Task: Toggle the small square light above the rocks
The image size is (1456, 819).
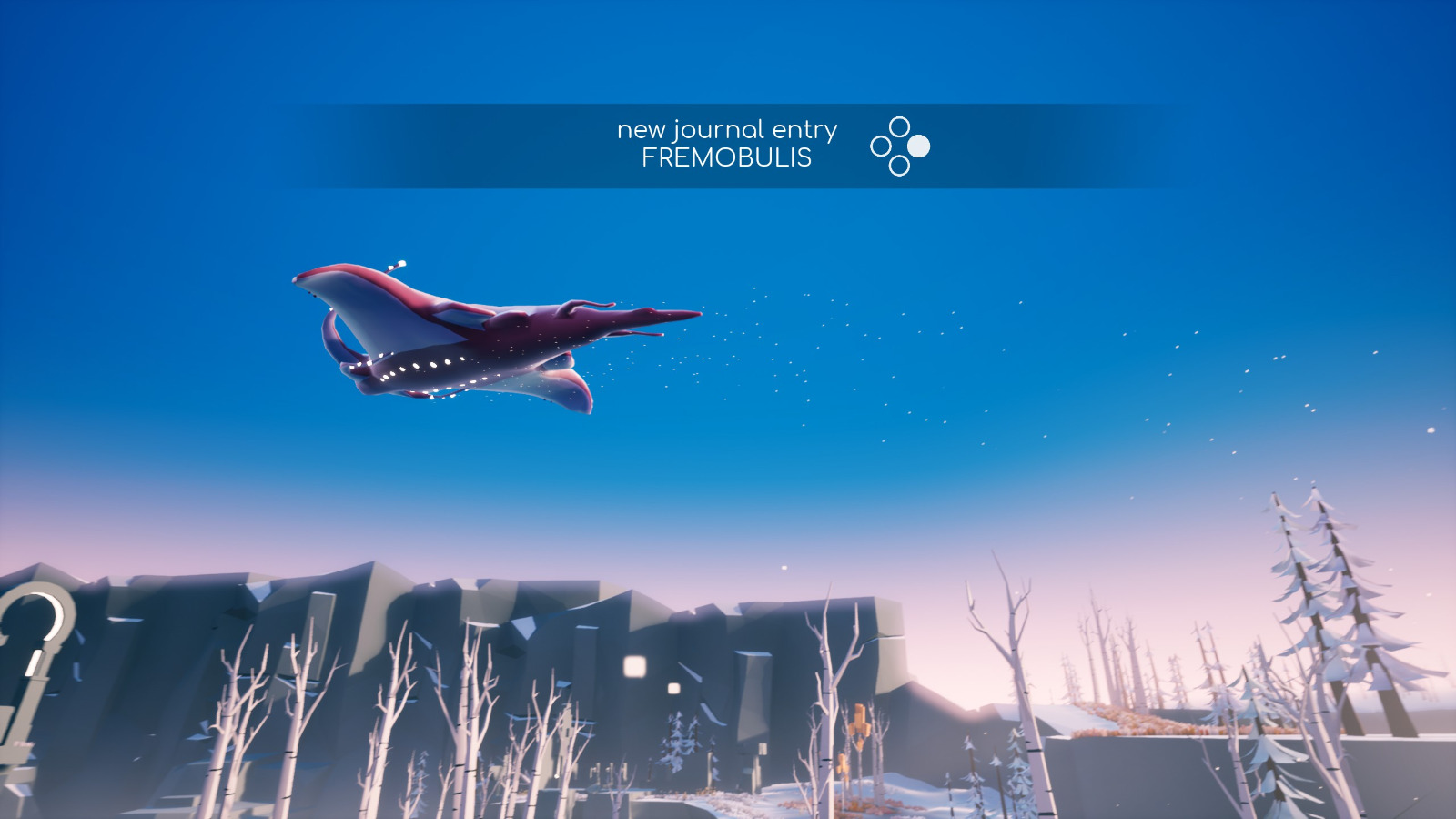Action: click(674, 688)
